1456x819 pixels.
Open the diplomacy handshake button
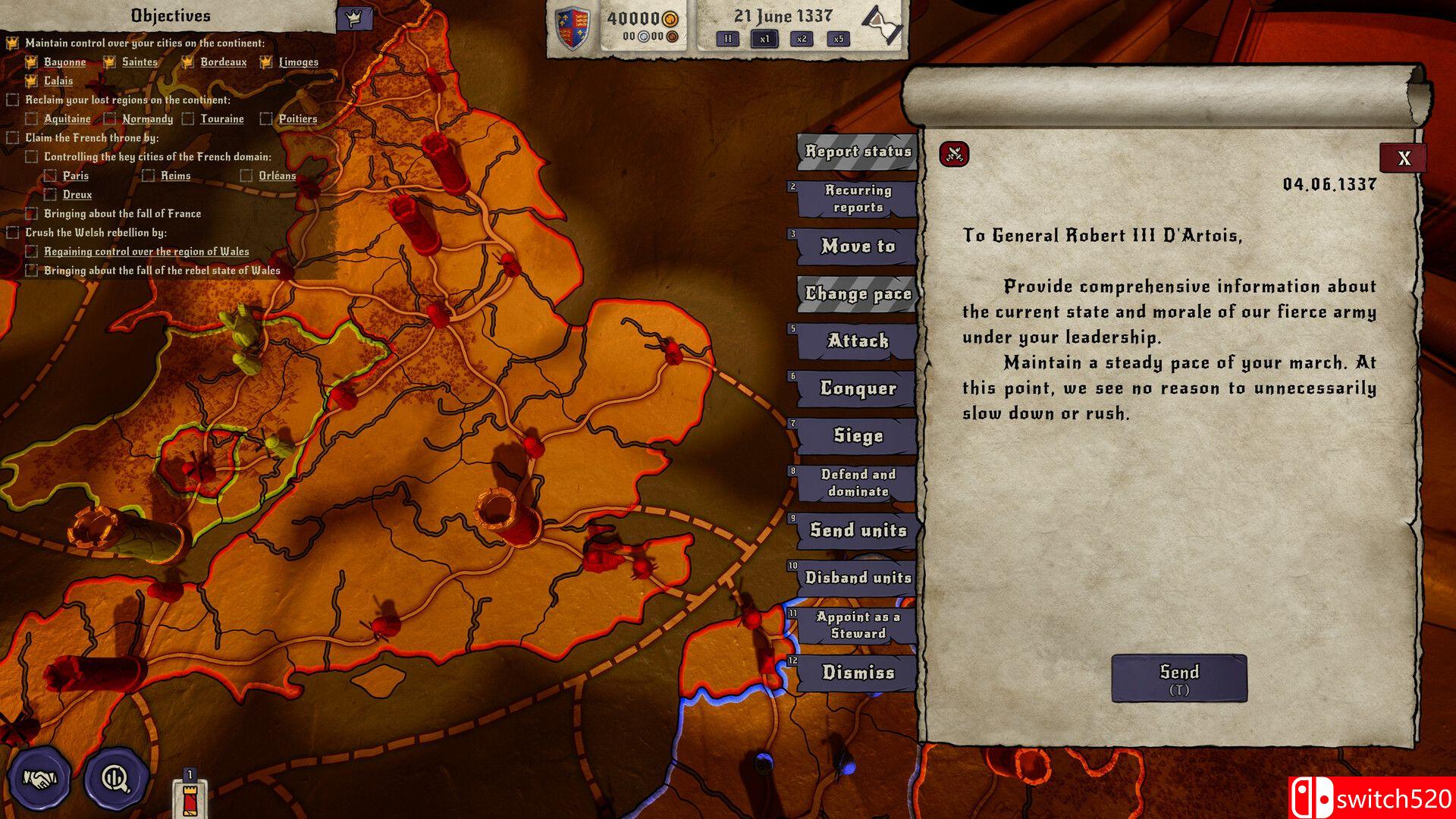click(39, 778)
